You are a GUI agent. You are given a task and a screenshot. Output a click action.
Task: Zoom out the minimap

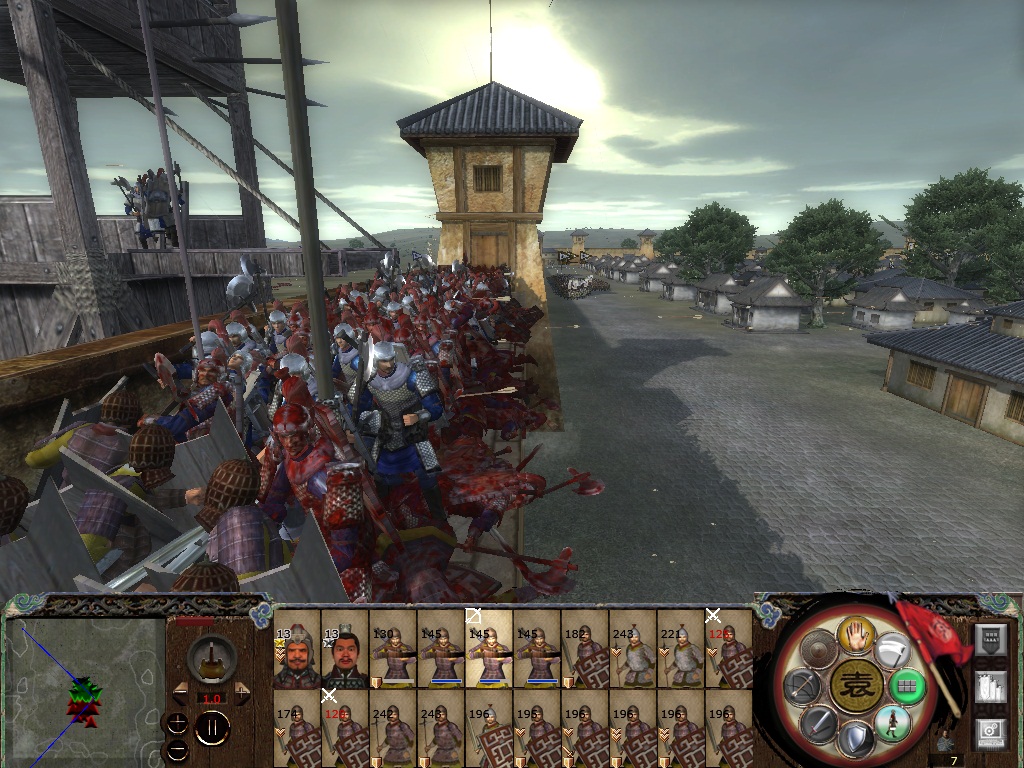[x=177, y=748]
